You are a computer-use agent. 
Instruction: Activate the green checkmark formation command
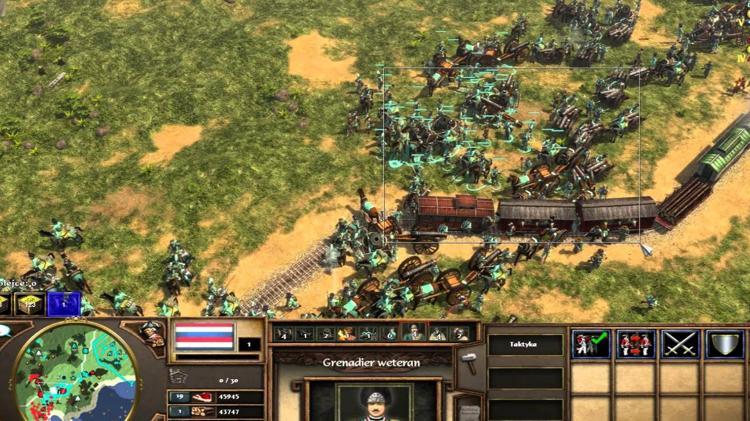point(590,344)
